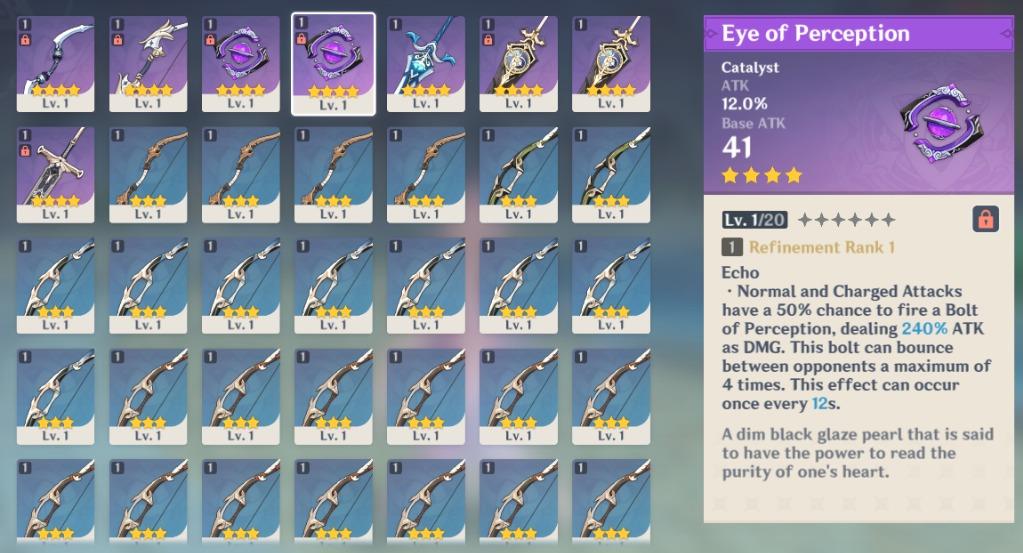The image size is (1023, 553).
Task: Select the locked dark greatsword slot
Action: click(x=56, y=174)
